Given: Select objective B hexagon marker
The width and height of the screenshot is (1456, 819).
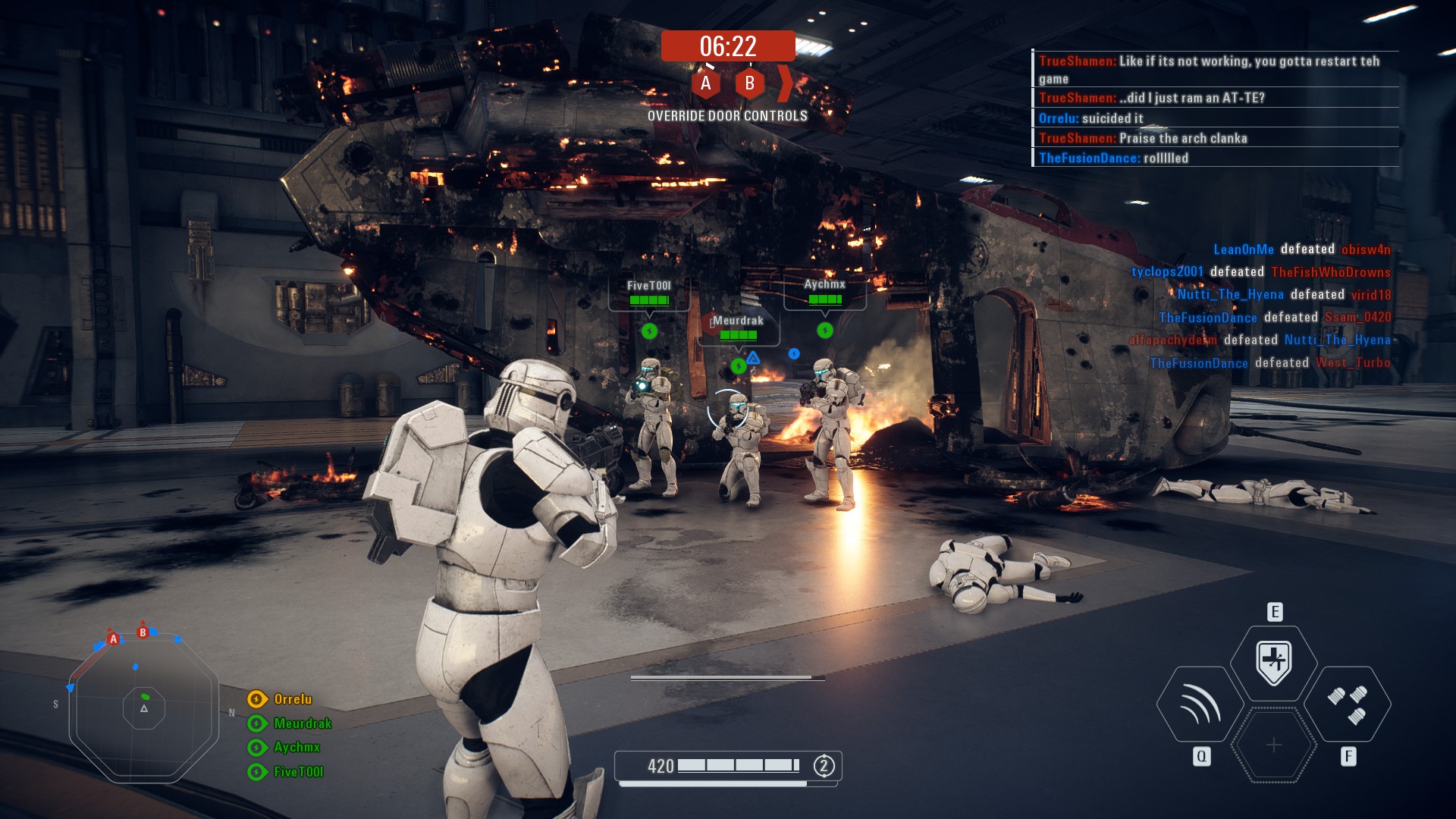Looking at the screenshot, I should point(749,83).
